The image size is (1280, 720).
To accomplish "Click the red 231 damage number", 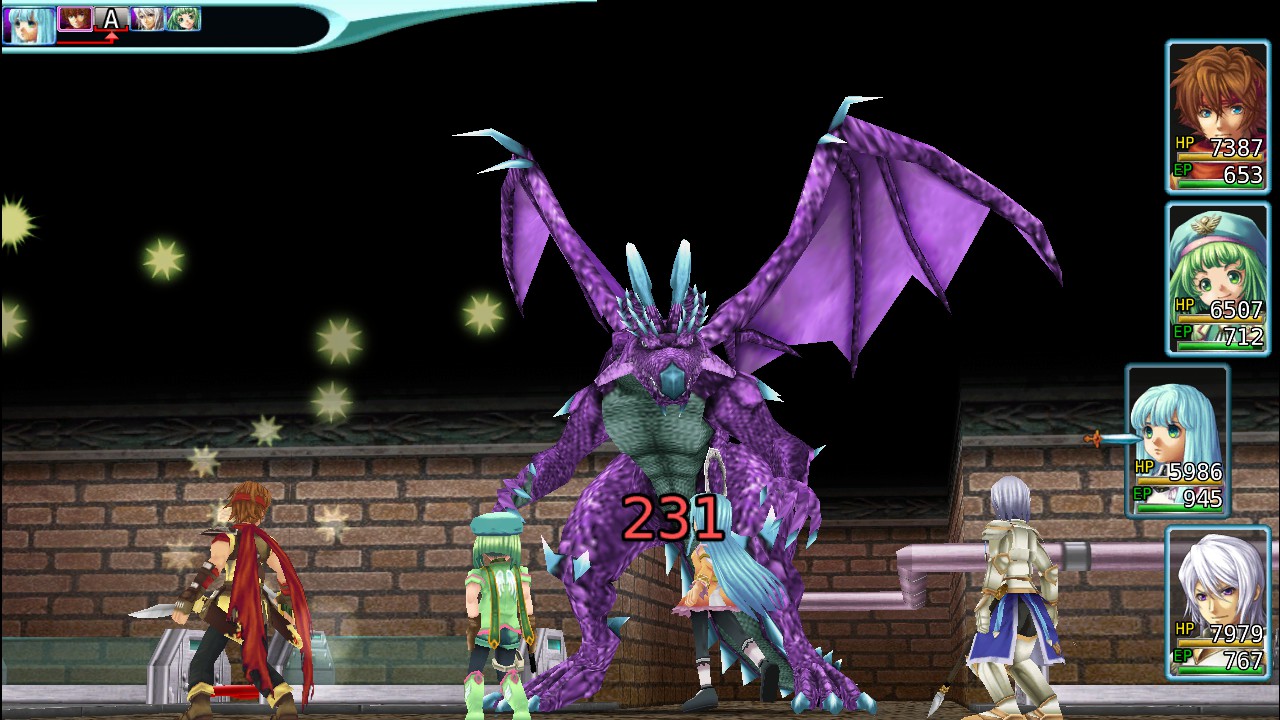I will tap(672, 516).
